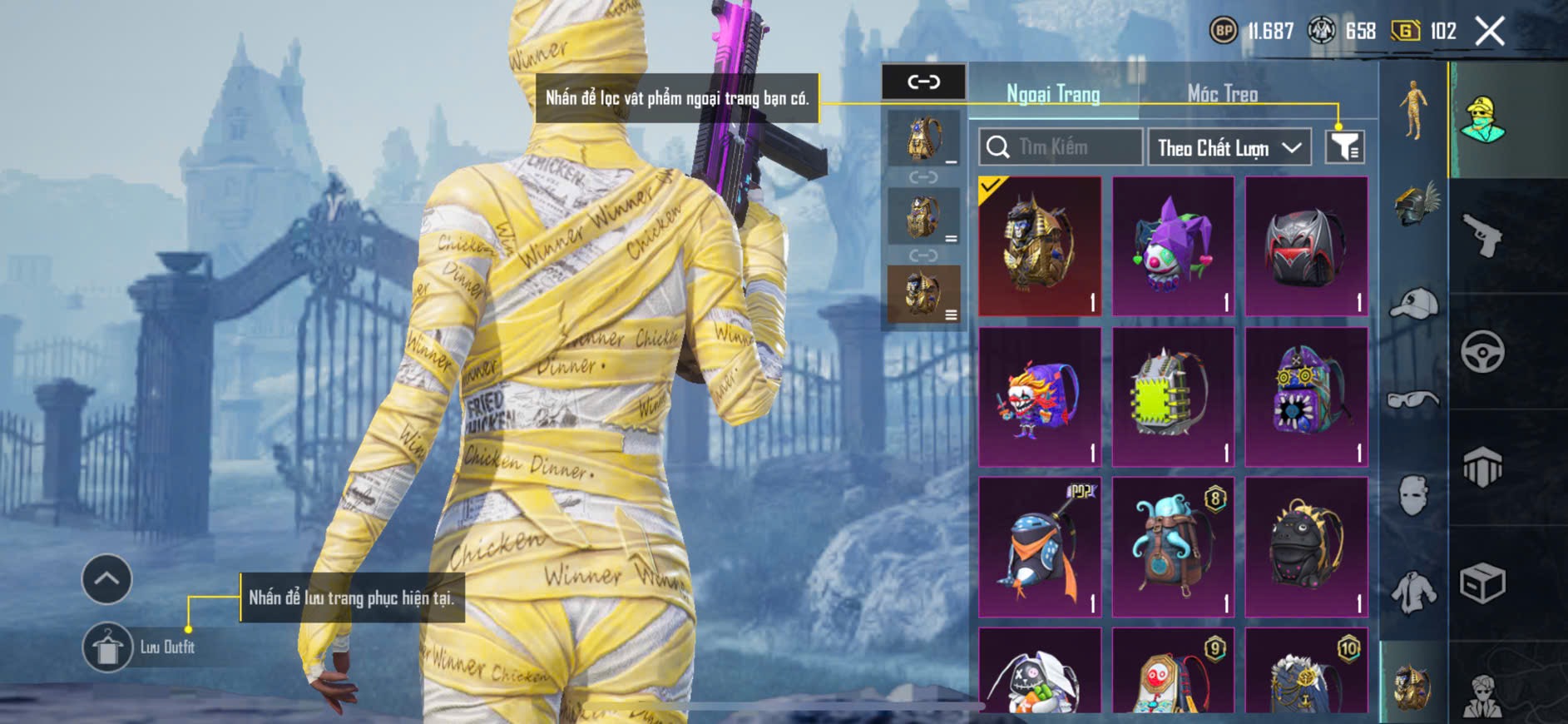Show the cap headwear category
The width and height of the screenshot is (1568, 724).
(x=1413, y=303)
